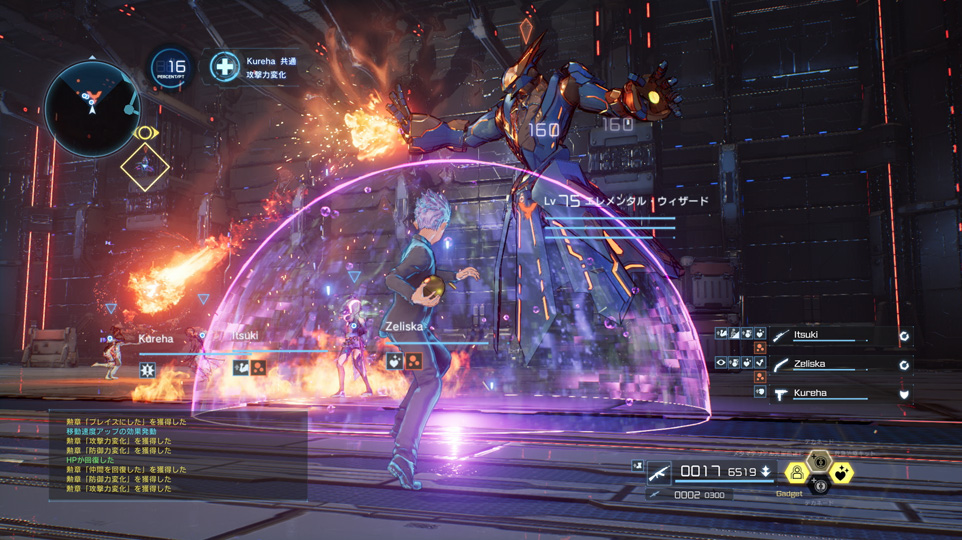Activate the yellow heart gadget hexagon

pos(843,473)
